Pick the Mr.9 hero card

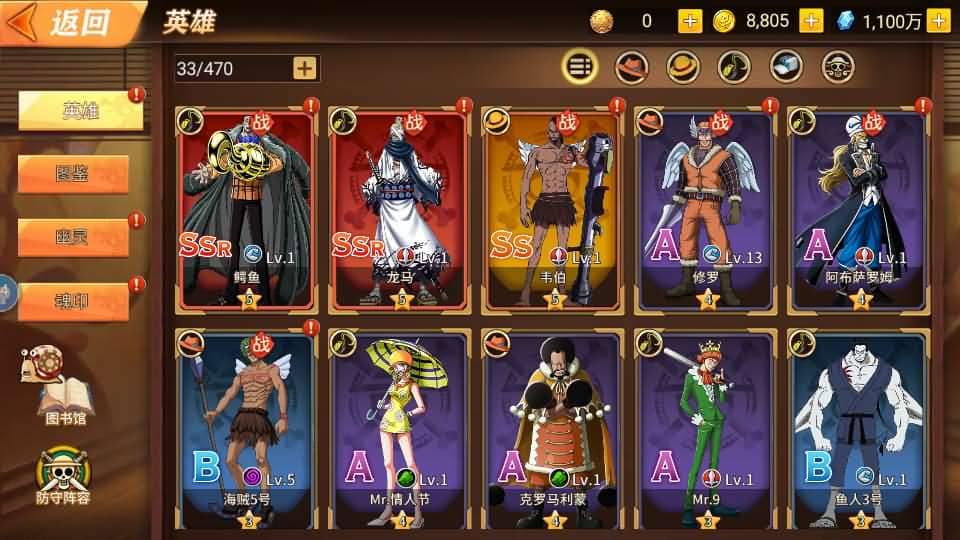(706, 430)
